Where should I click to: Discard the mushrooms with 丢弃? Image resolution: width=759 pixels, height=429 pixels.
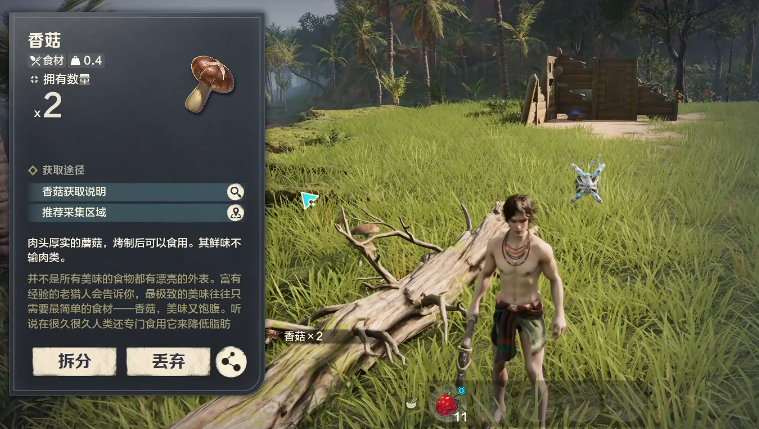(x=168, y=361)
